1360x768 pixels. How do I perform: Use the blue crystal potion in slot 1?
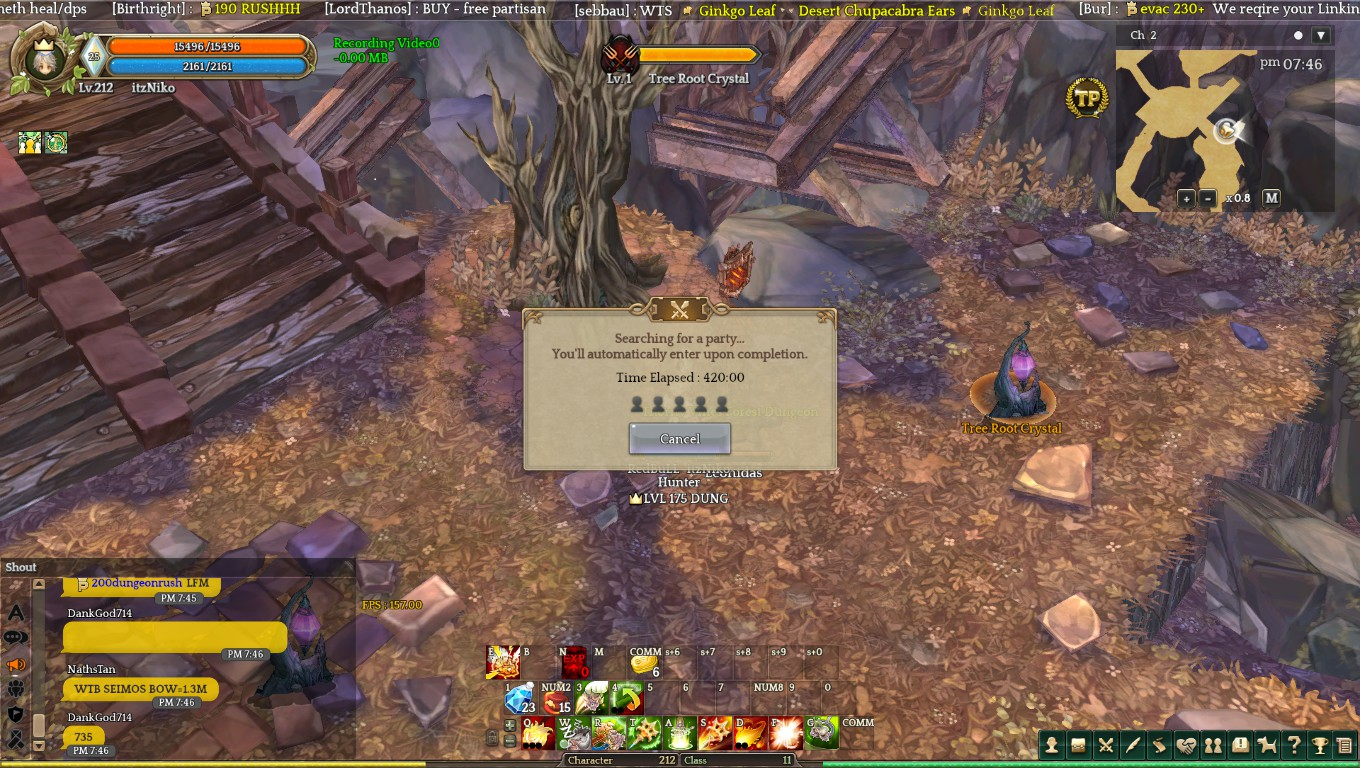[520, 698]
